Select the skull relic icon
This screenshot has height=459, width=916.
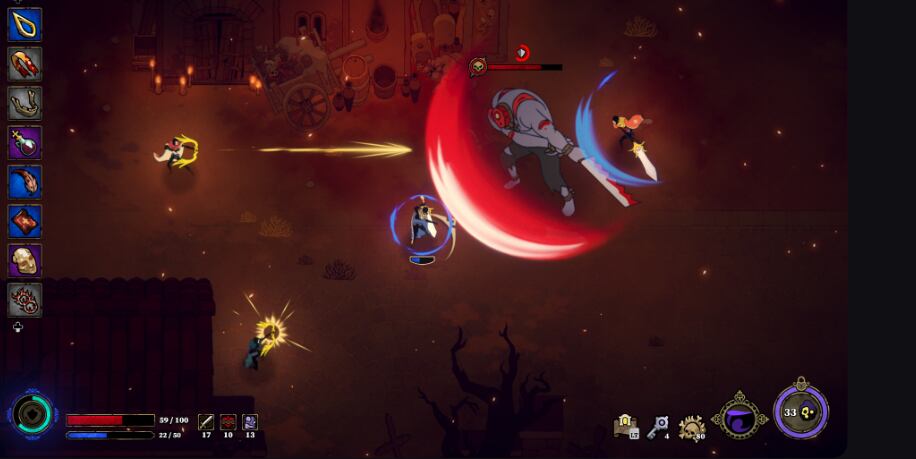25,260
